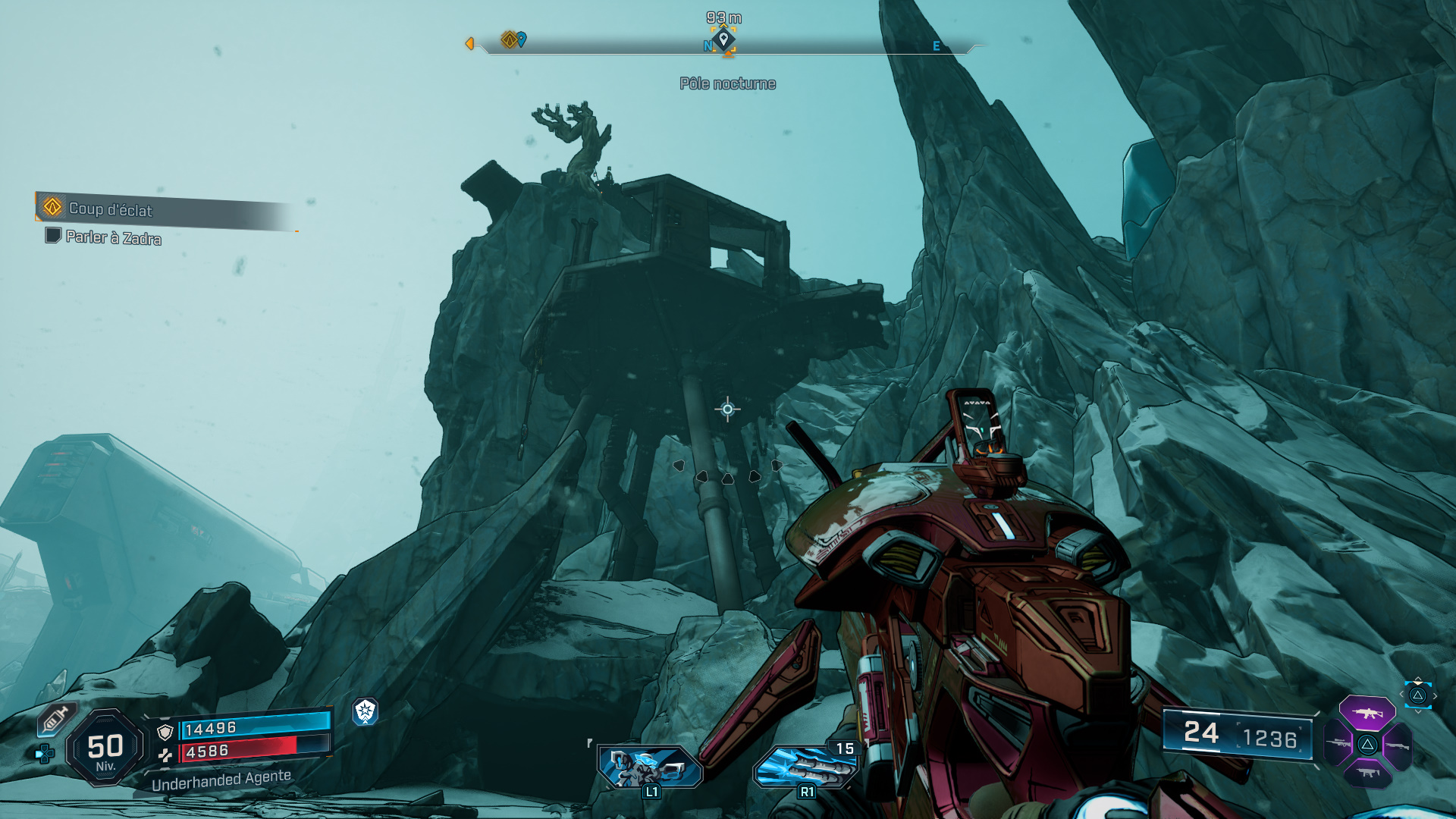Activate the L1 action skill icon

(x=650, y=767)
